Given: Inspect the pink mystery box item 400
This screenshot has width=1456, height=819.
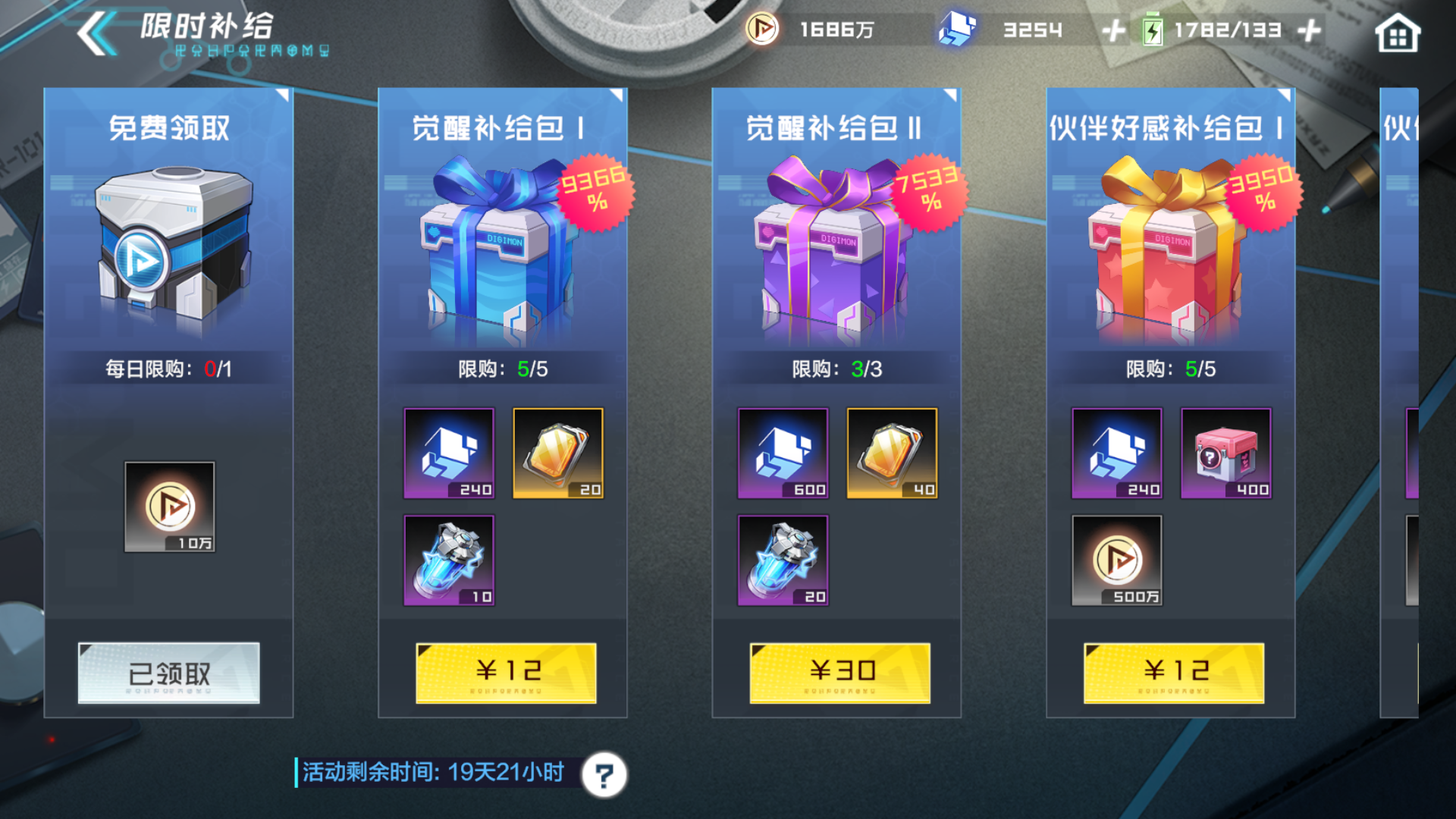Looking at the screenshot, I should coord(1225,453).
